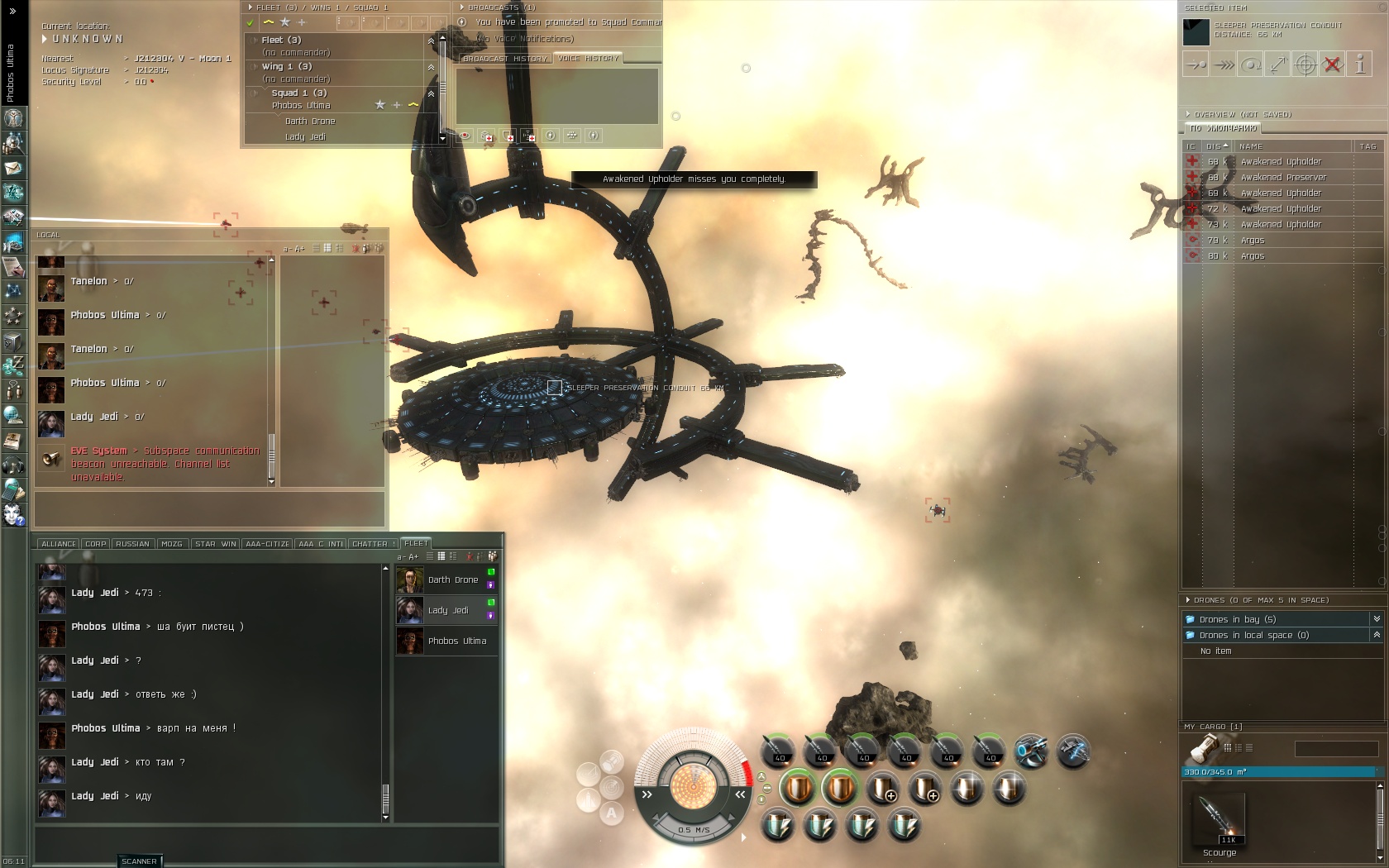Switch to the Broadcast History tab
The width and height of the screenshot is (1389, 868).
point(504,59)
